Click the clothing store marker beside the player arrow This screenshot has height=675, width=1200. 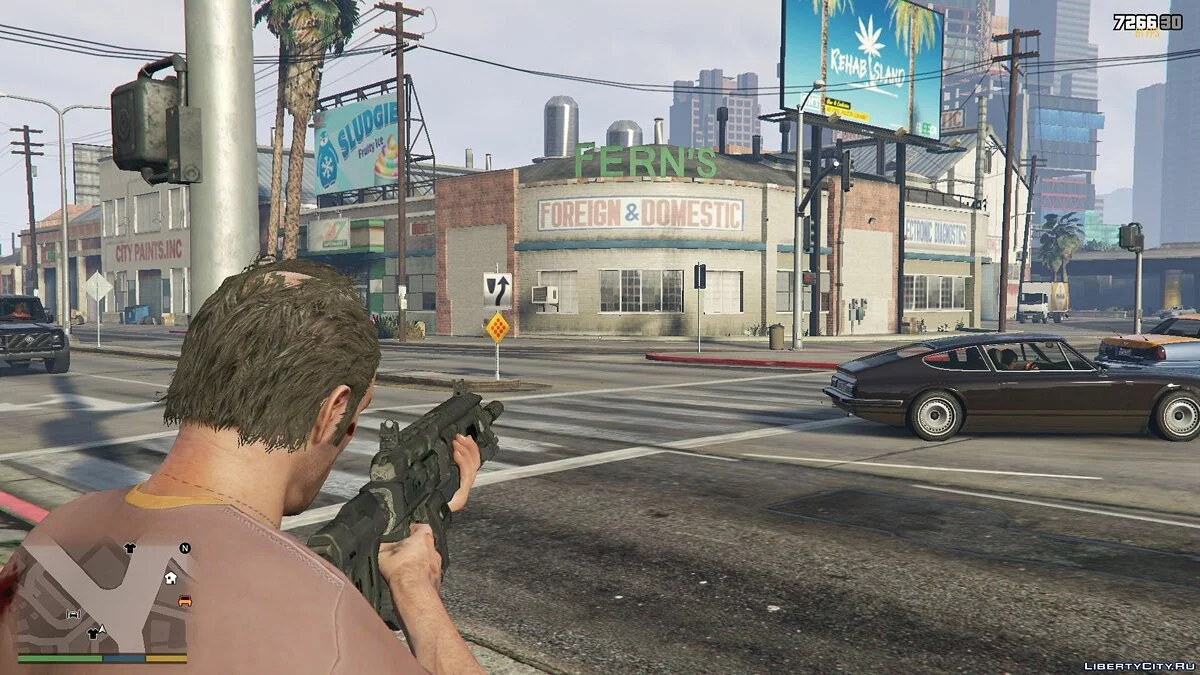point(93,633)
